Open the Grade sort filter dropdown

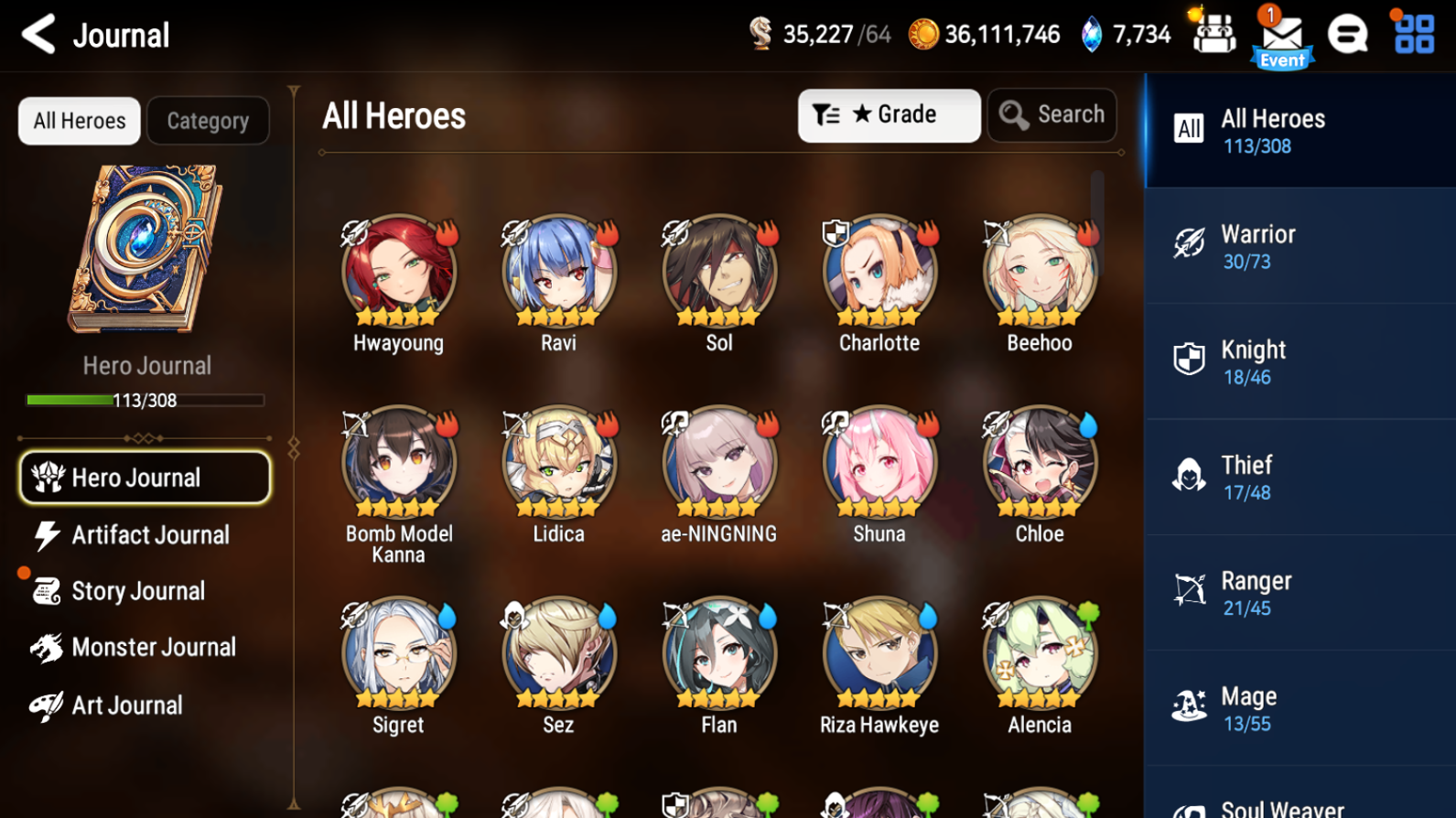coord(888,114)
